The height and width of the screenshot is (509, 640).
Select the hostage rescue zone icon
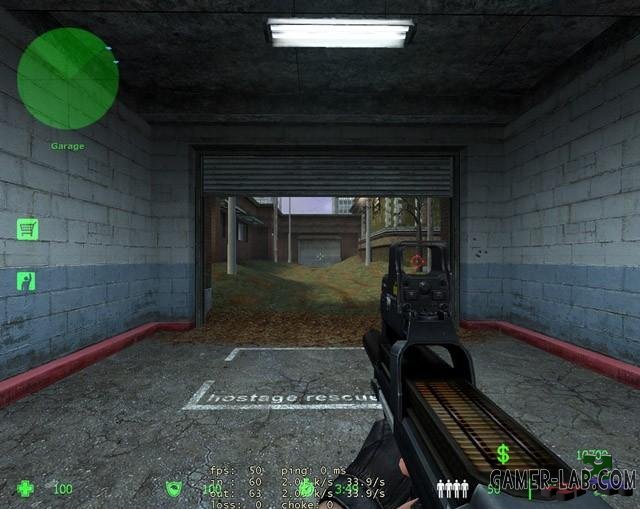[x=27, y=281]
